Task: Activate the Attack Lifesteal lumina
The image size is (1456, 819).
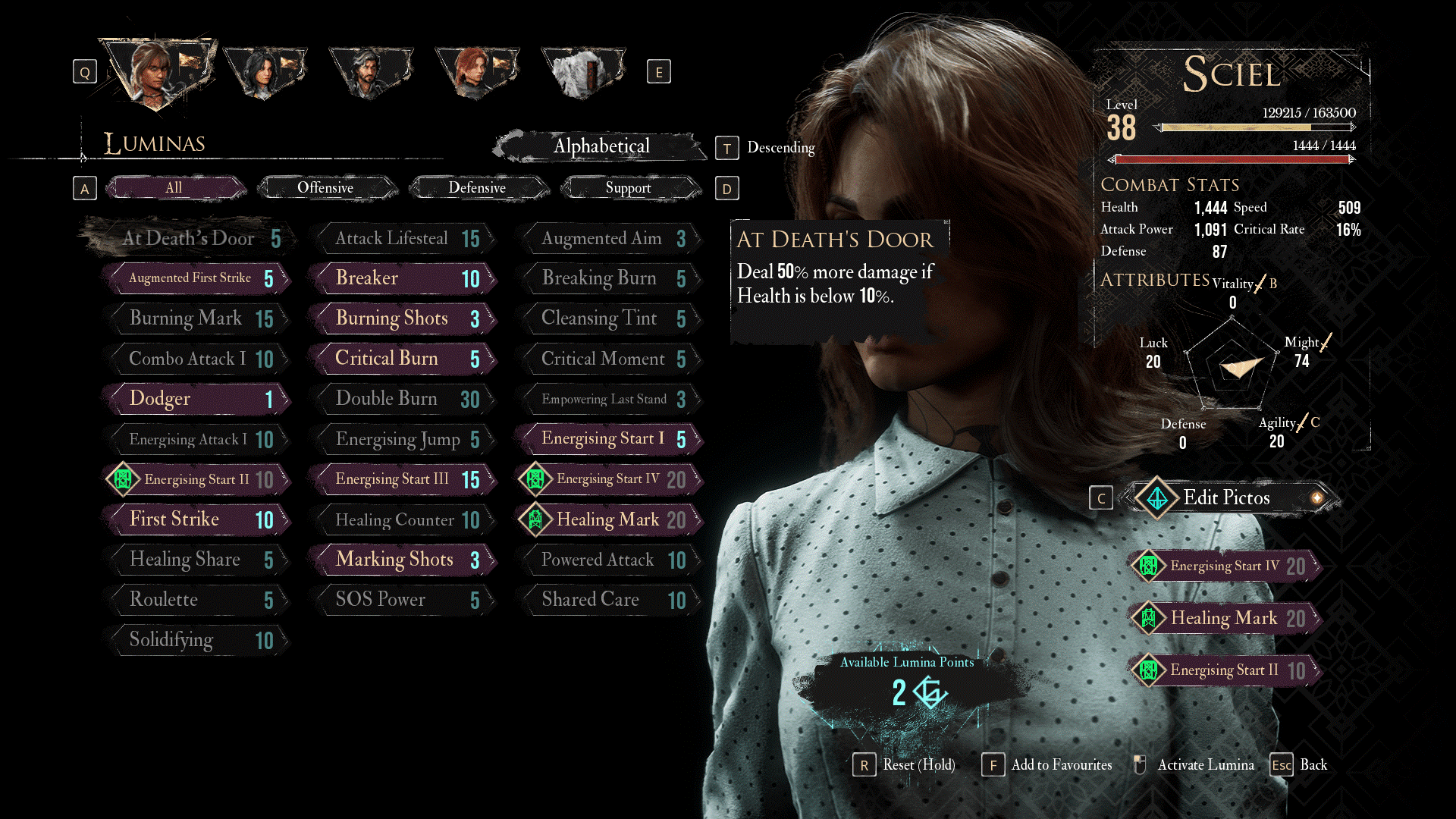Action: [402, 239]
